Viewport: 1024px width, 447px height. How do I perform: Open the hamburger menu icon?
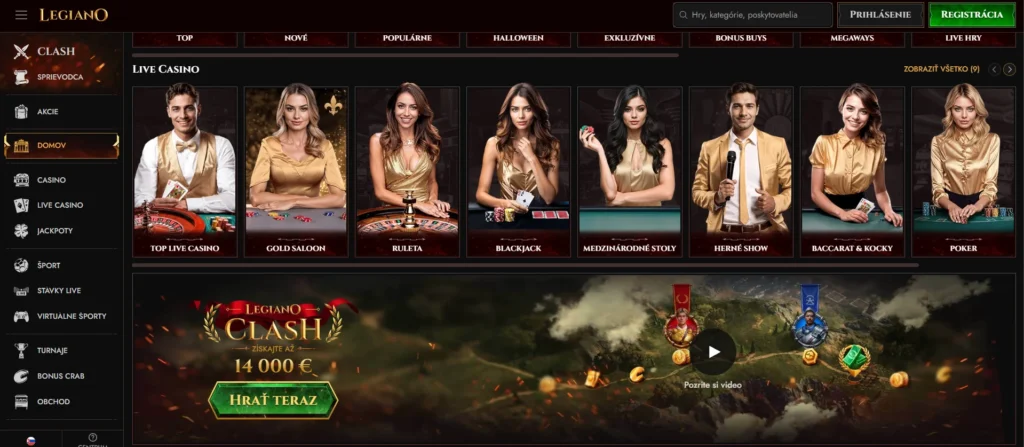pos(21,15)
